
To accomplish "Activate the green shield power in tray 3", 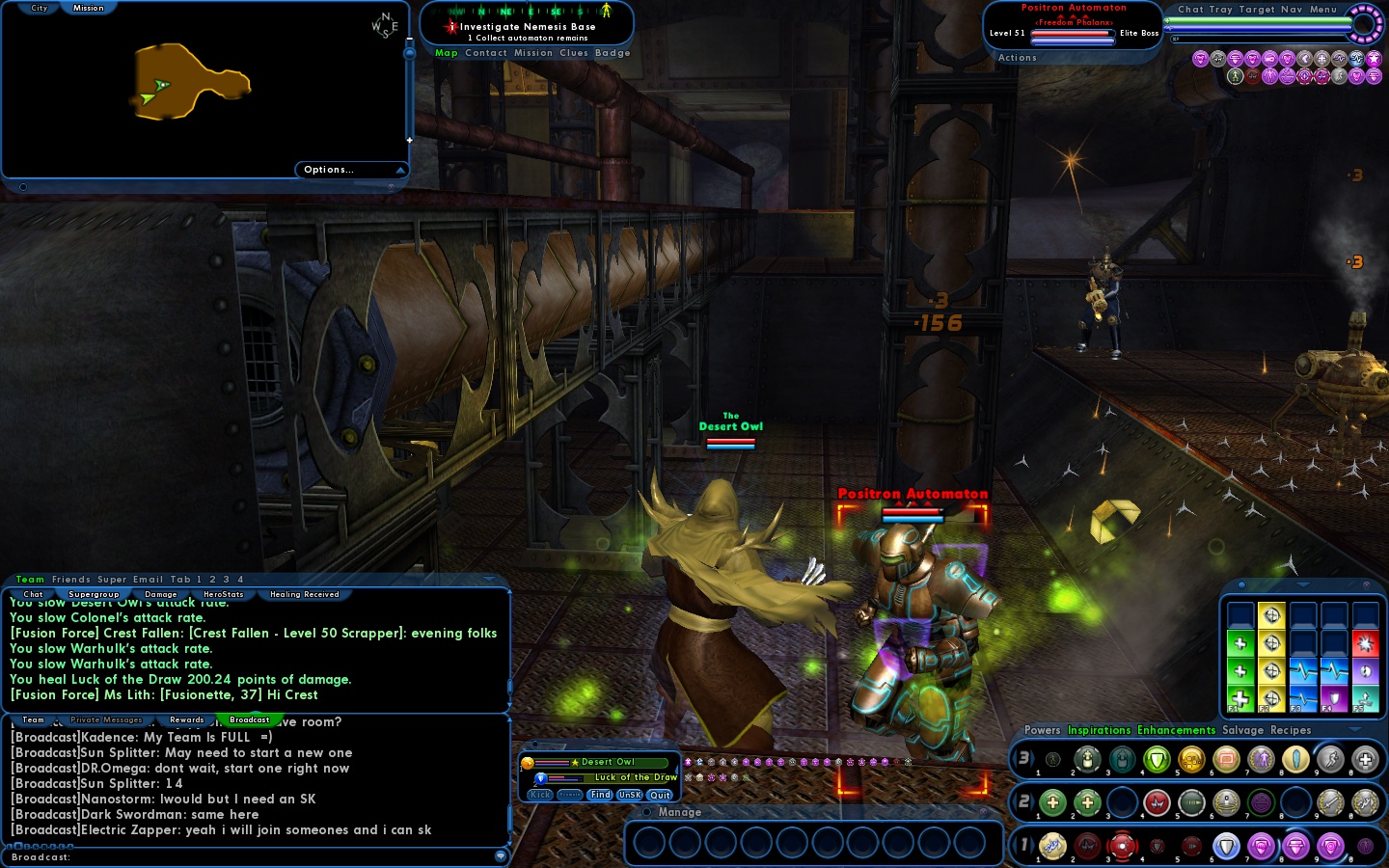I will tap(1157, 760).
